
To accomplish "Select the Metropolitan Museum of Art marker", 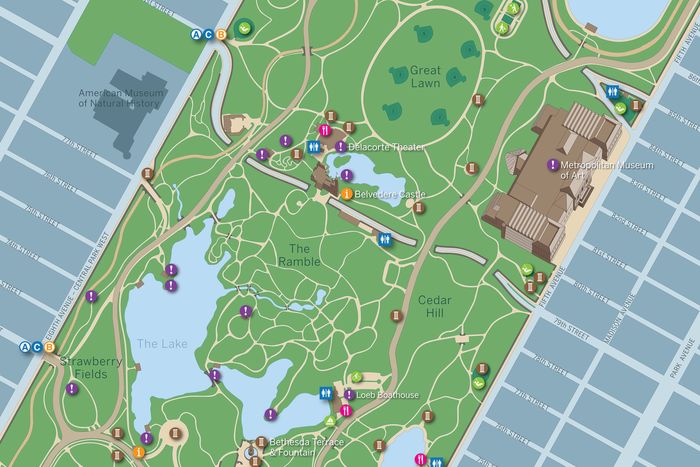I will 552,165.
